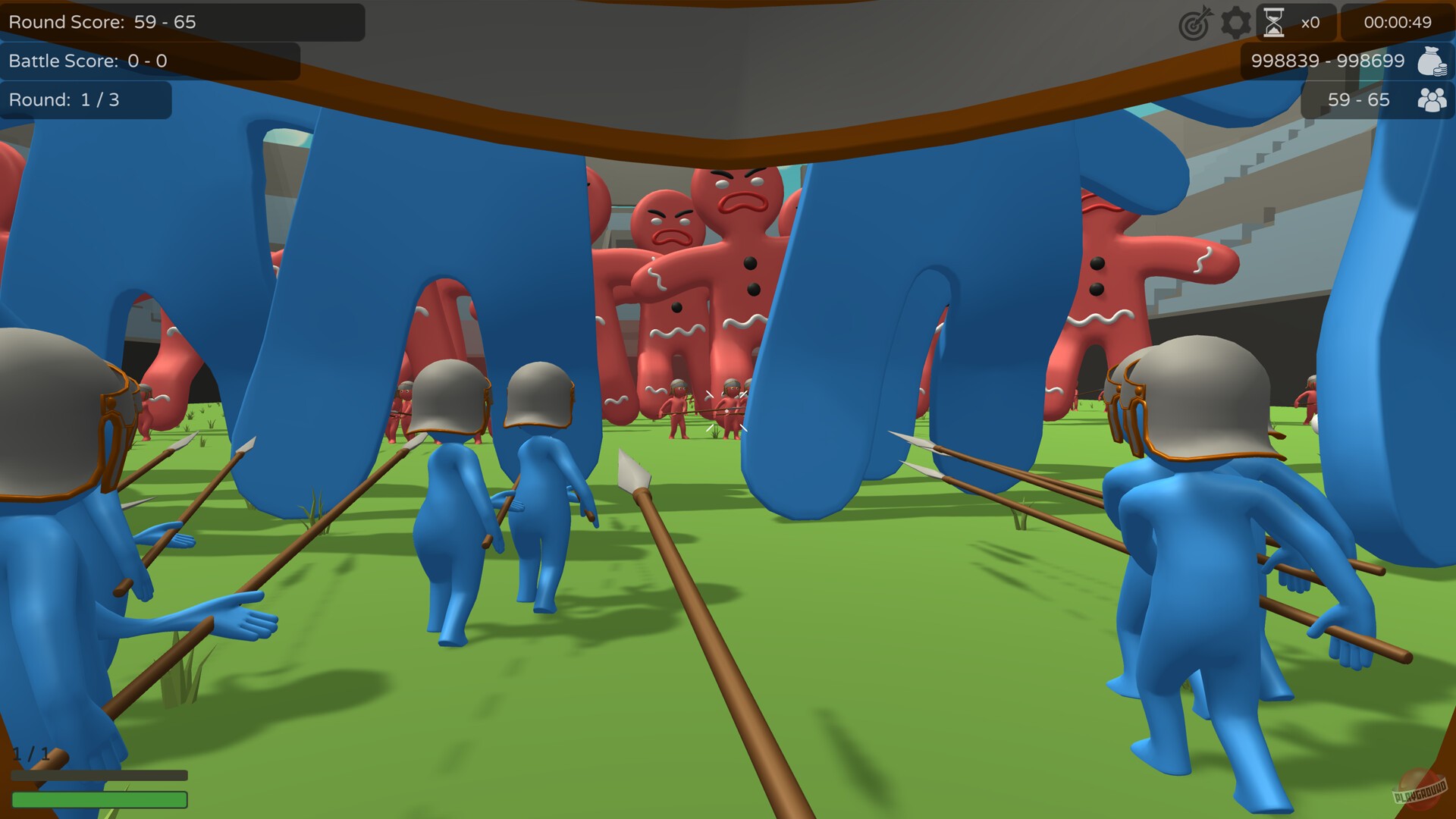Enable the settings overlay via gear

click(1236, 22)
